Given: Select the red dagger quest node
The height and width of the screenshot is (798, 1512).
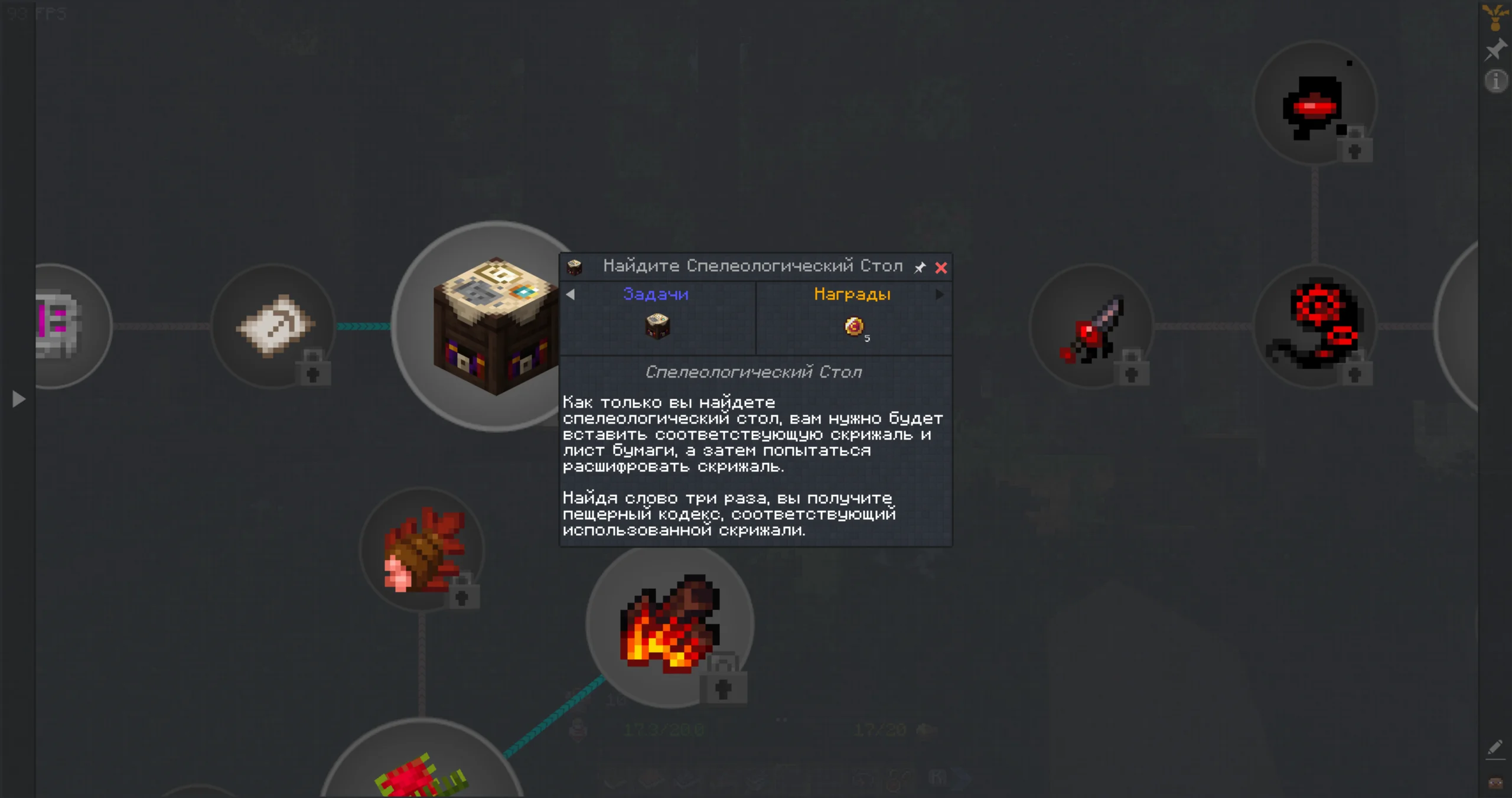Looking at the screenshot, I should coord(1091,326).
